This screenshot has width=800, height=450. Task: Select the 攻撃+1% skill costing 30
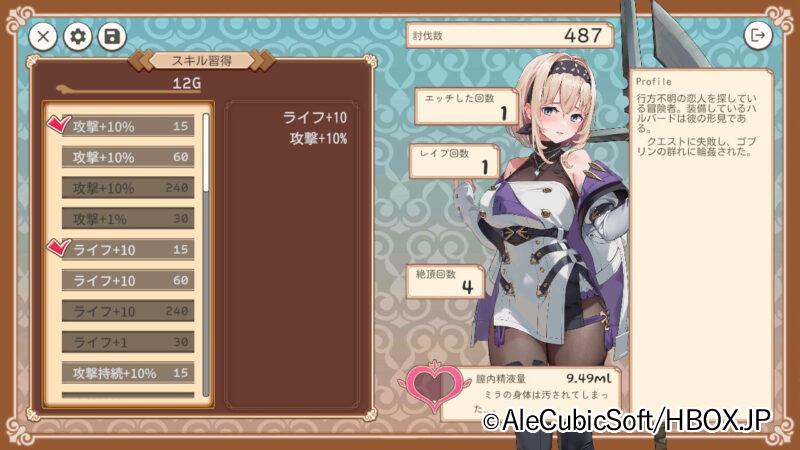(x=128, y=219)
